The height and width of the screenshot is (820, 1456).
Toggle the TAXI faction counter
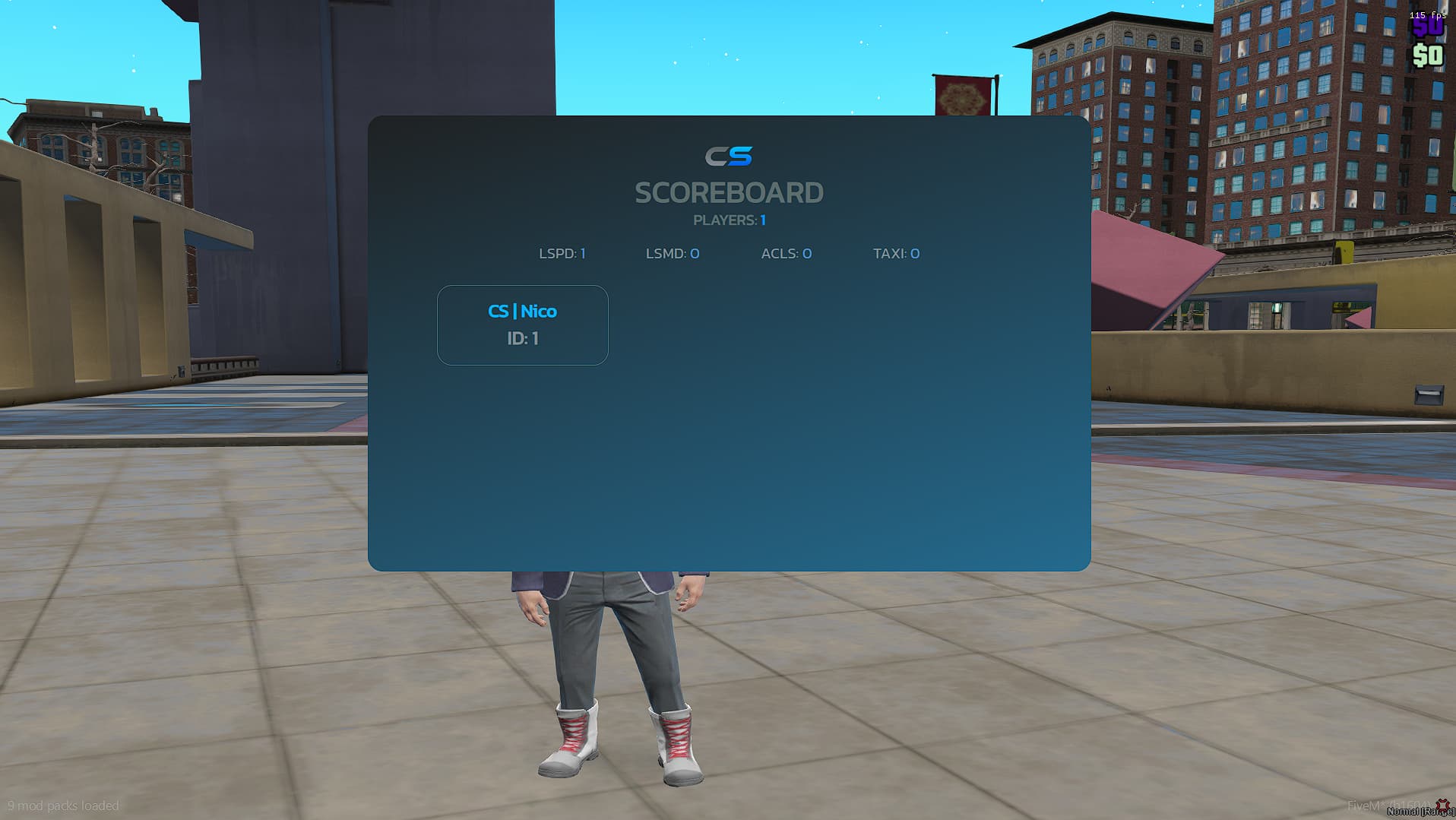click(896, 253)
